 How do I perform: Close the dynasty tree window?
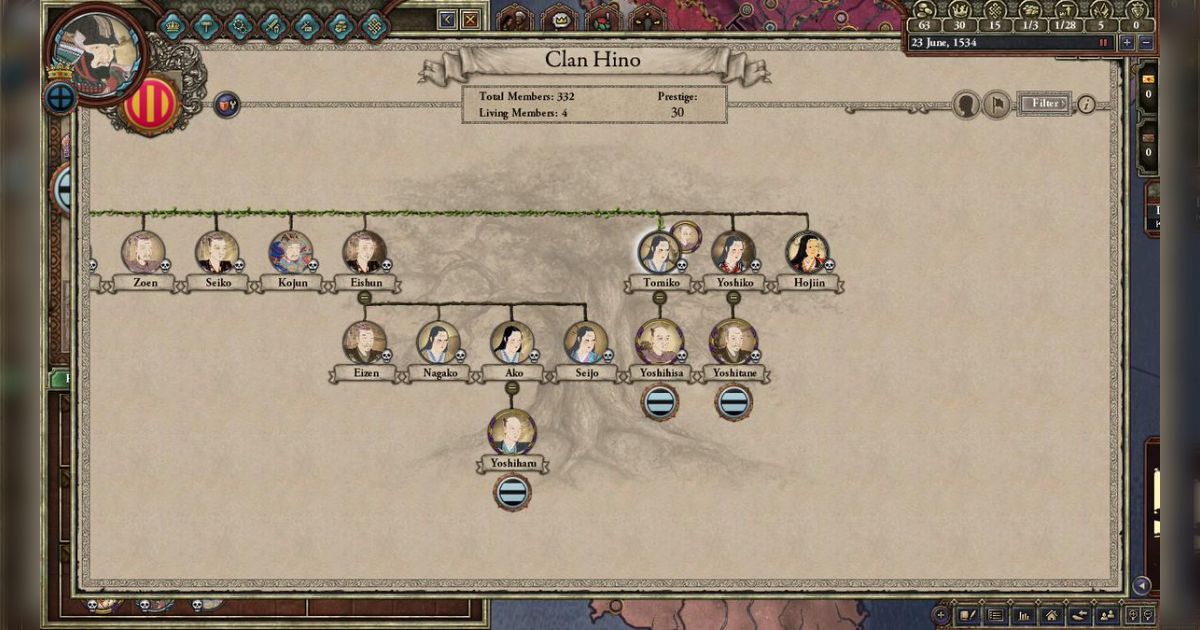point(469,19)
